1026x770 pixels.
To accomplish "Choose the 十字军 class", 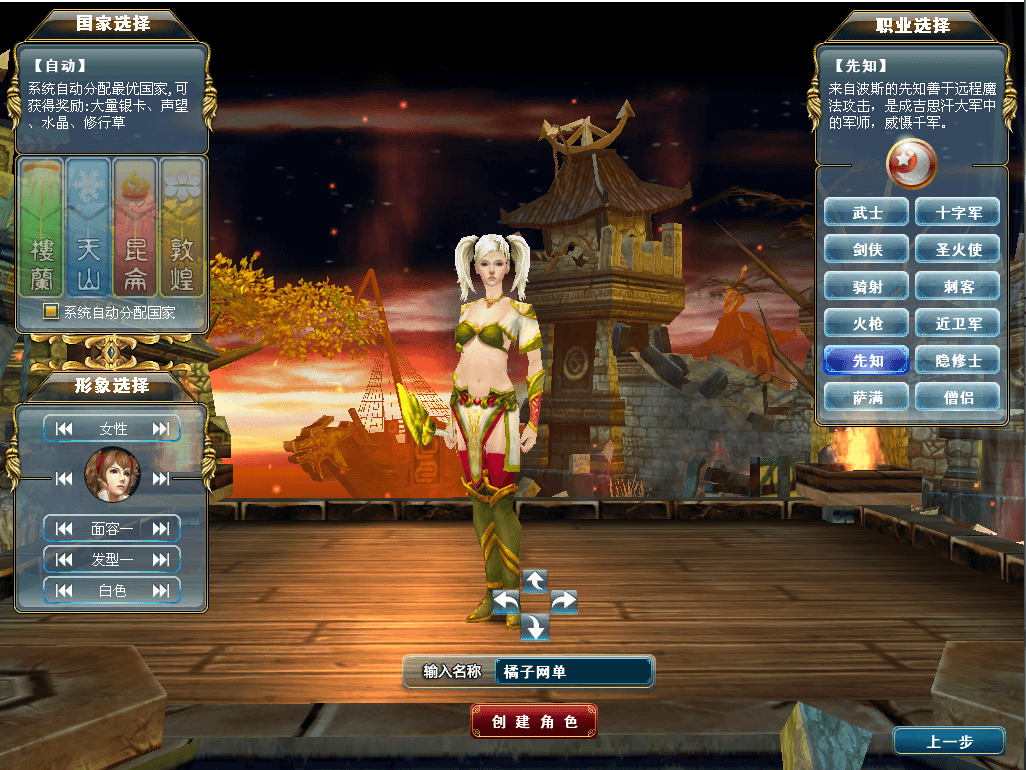I will coord(958,212).
